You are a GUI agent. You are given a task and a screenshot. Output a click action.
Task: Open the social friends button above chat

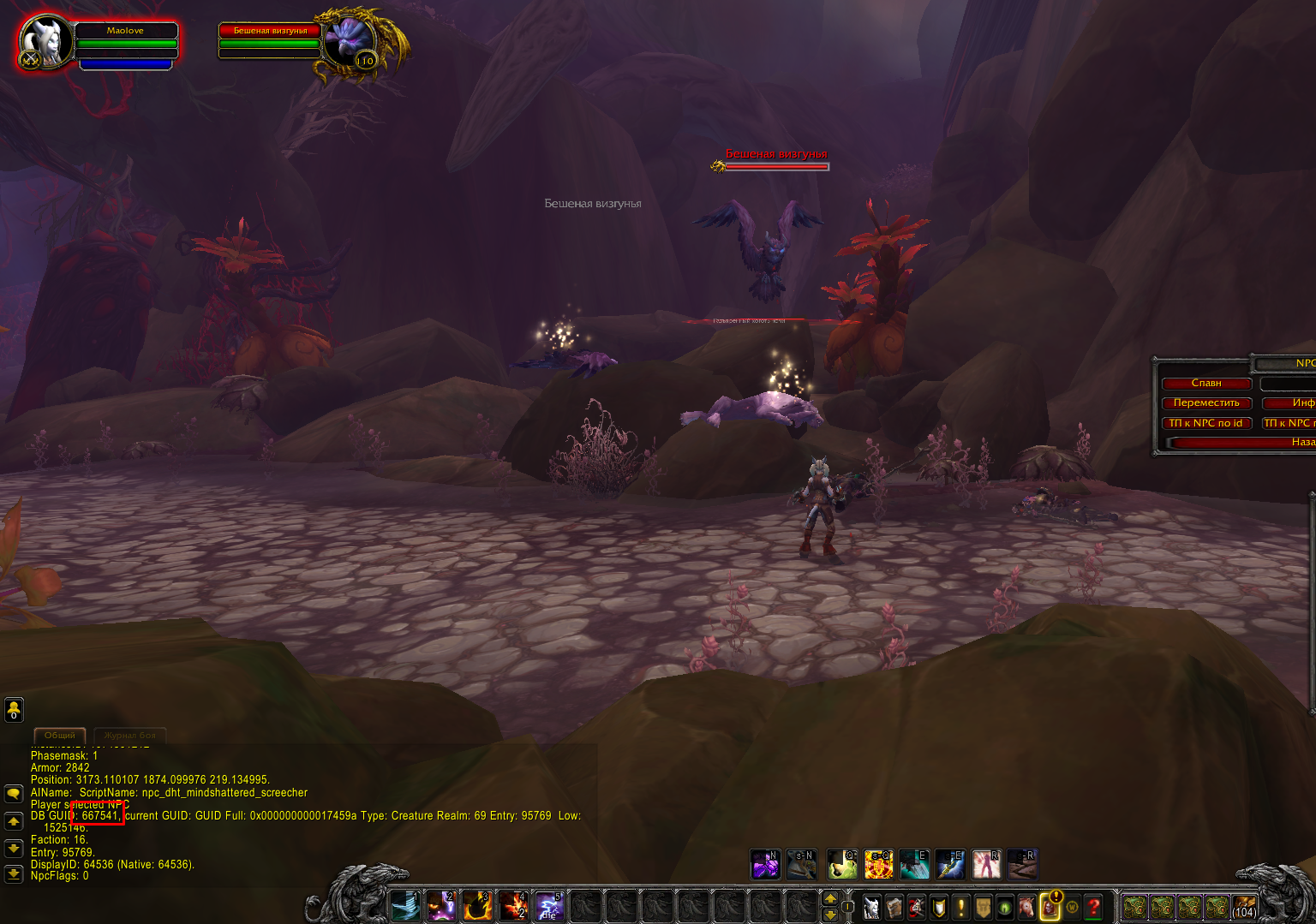click(x=14, y=709)
